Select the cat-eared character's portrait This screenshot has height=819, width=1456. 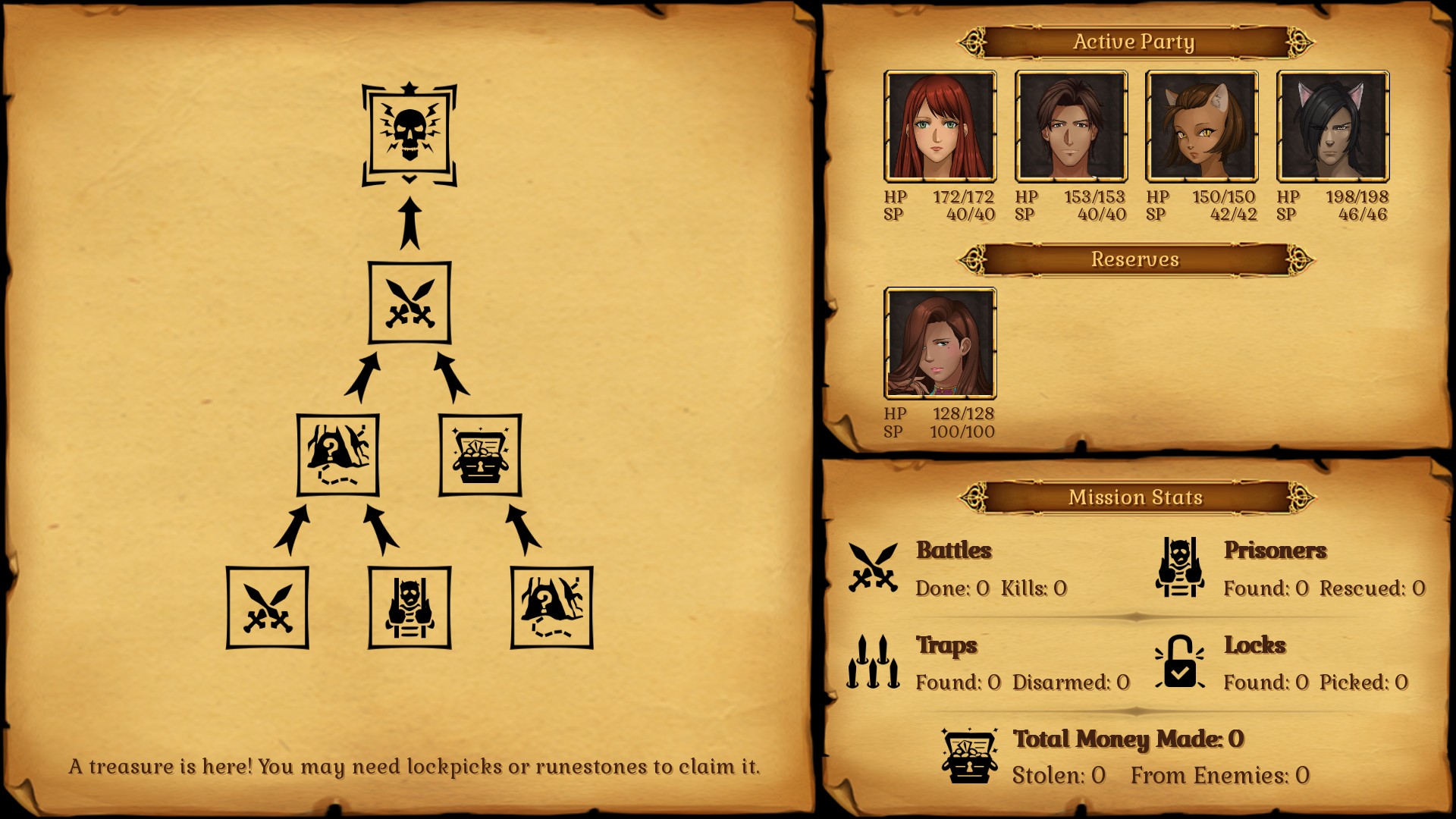coord(1202,126)
